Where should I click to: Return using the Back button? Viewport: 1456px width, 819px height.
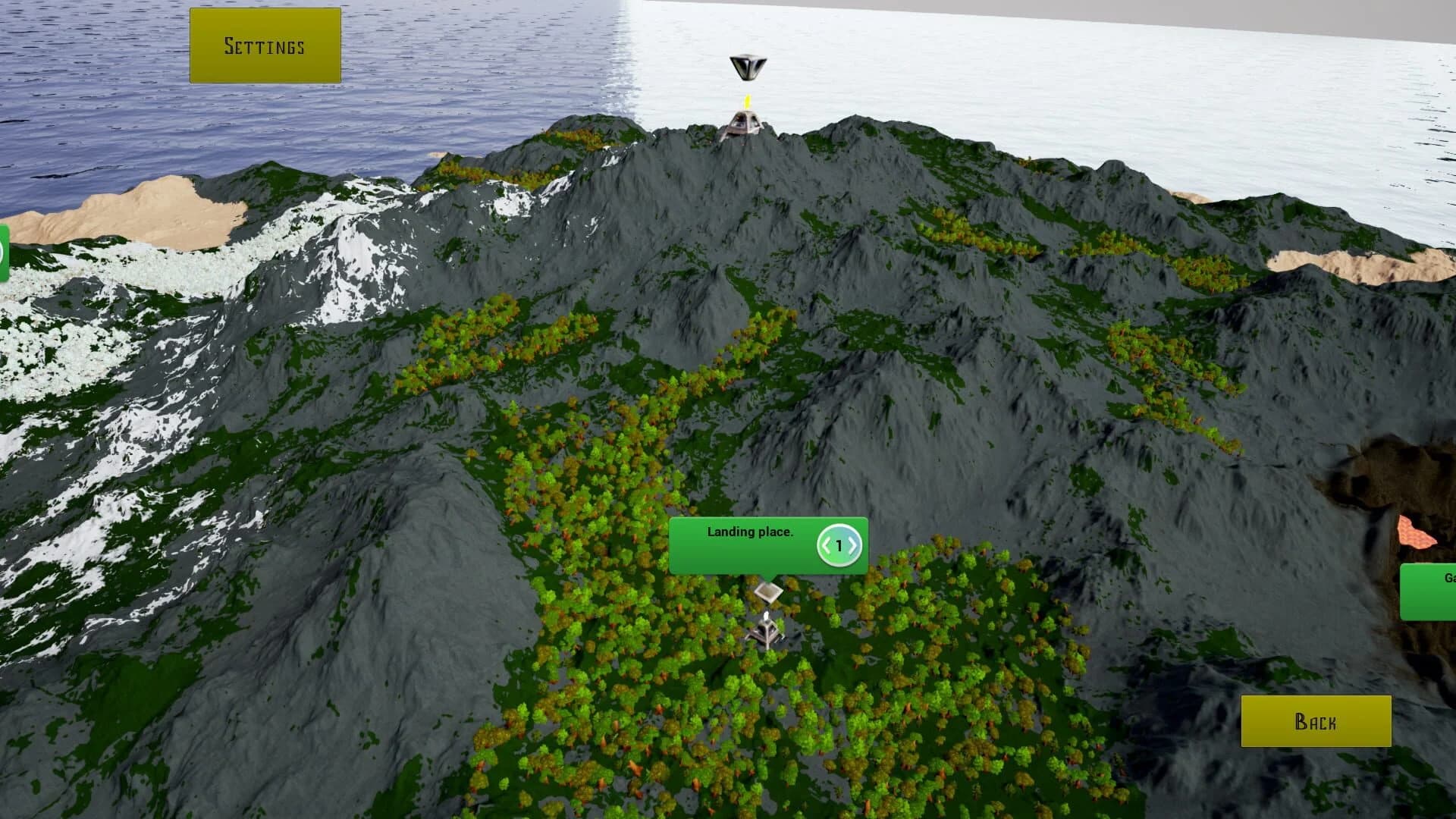click(x=1316, y=720)
